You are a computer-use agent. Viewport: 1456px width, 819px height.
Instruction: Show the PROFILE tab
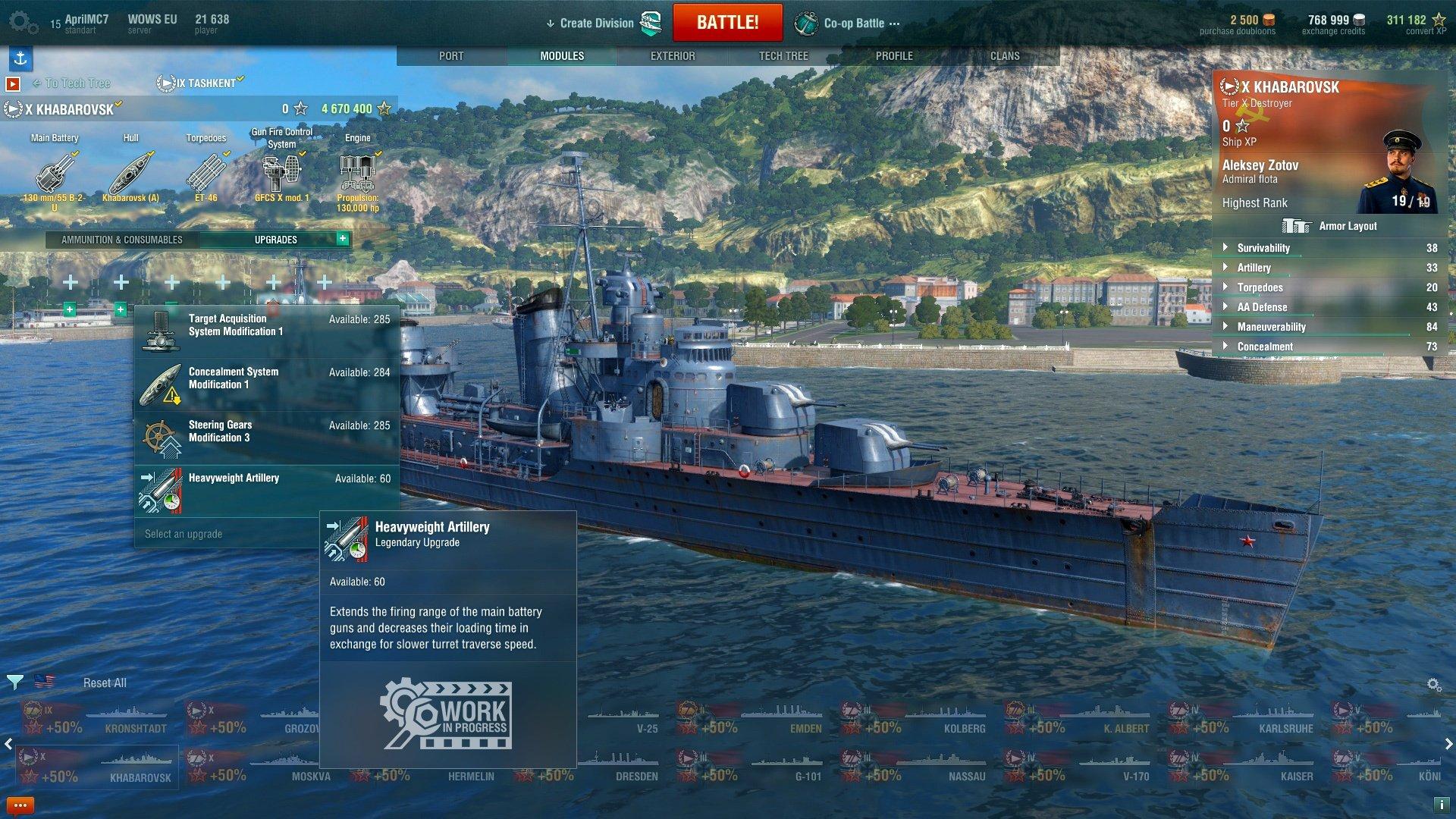894,56
